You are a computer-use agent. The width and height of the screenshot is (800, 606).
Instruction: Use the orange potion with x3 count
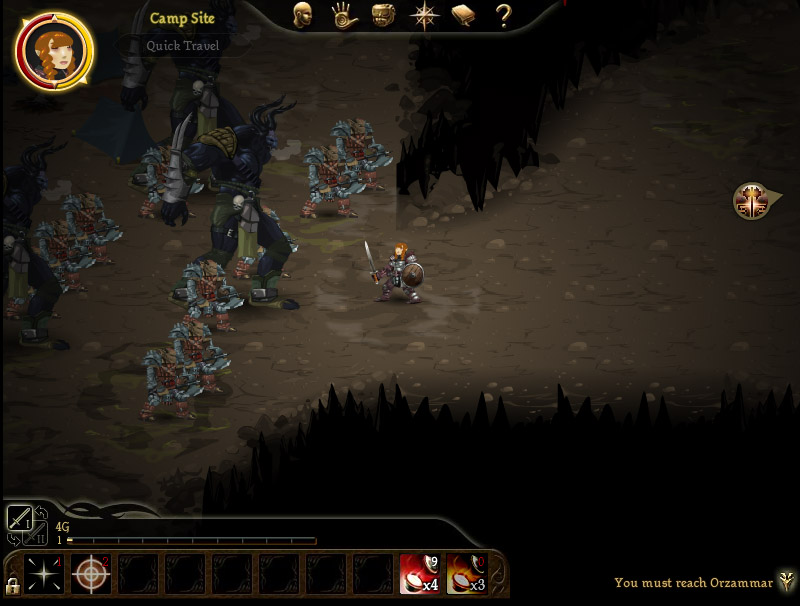pos(466,574)
